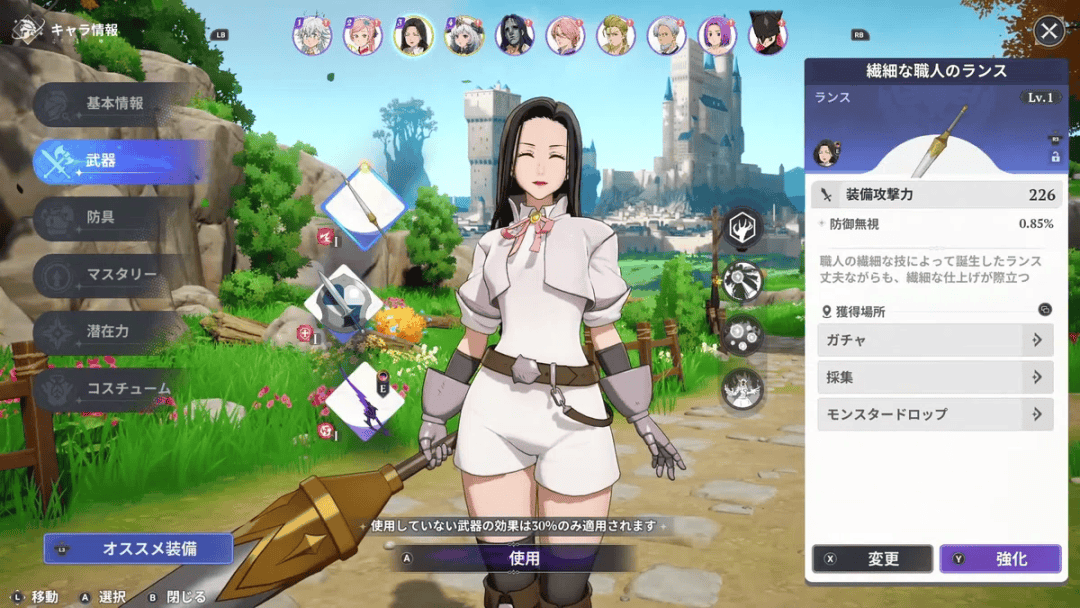1080x608 pixels.
Task: Go to the コスチューム costume tab
Action: click(x=112, y=389)
